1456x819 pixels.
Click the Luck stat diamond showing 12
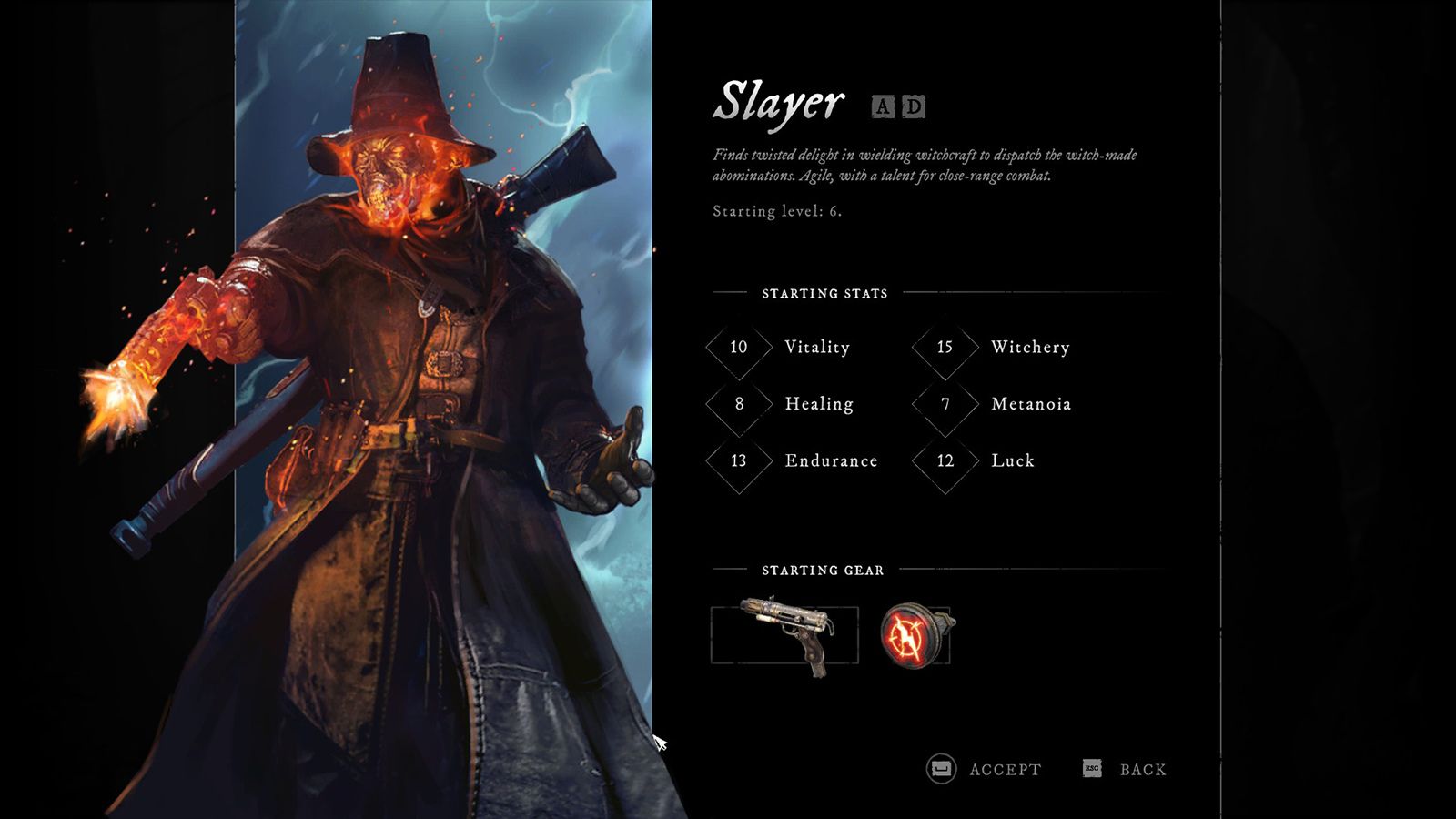coord(945,460)
